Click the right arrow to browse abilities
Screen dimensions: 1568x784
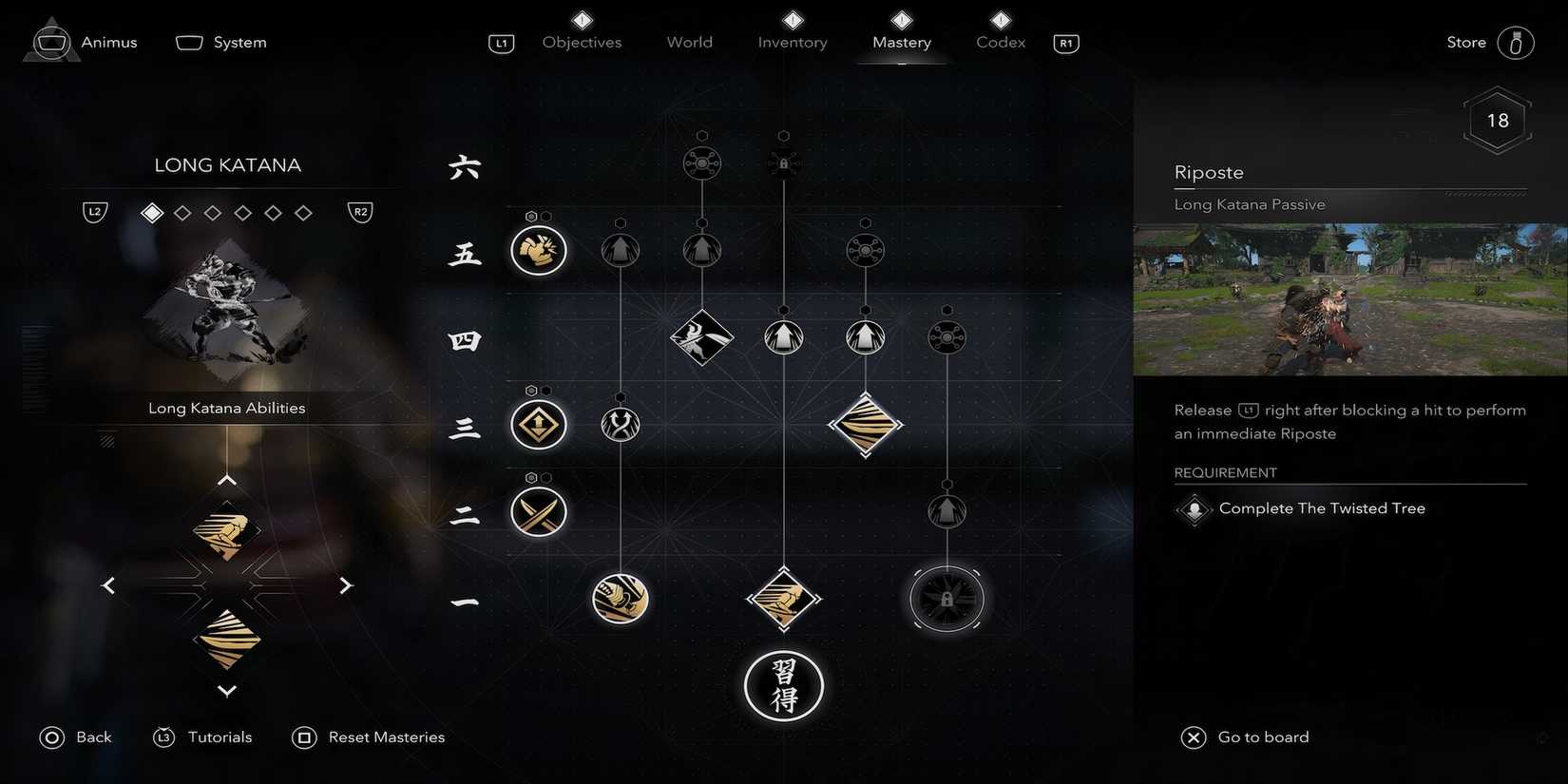coord(346,584)
